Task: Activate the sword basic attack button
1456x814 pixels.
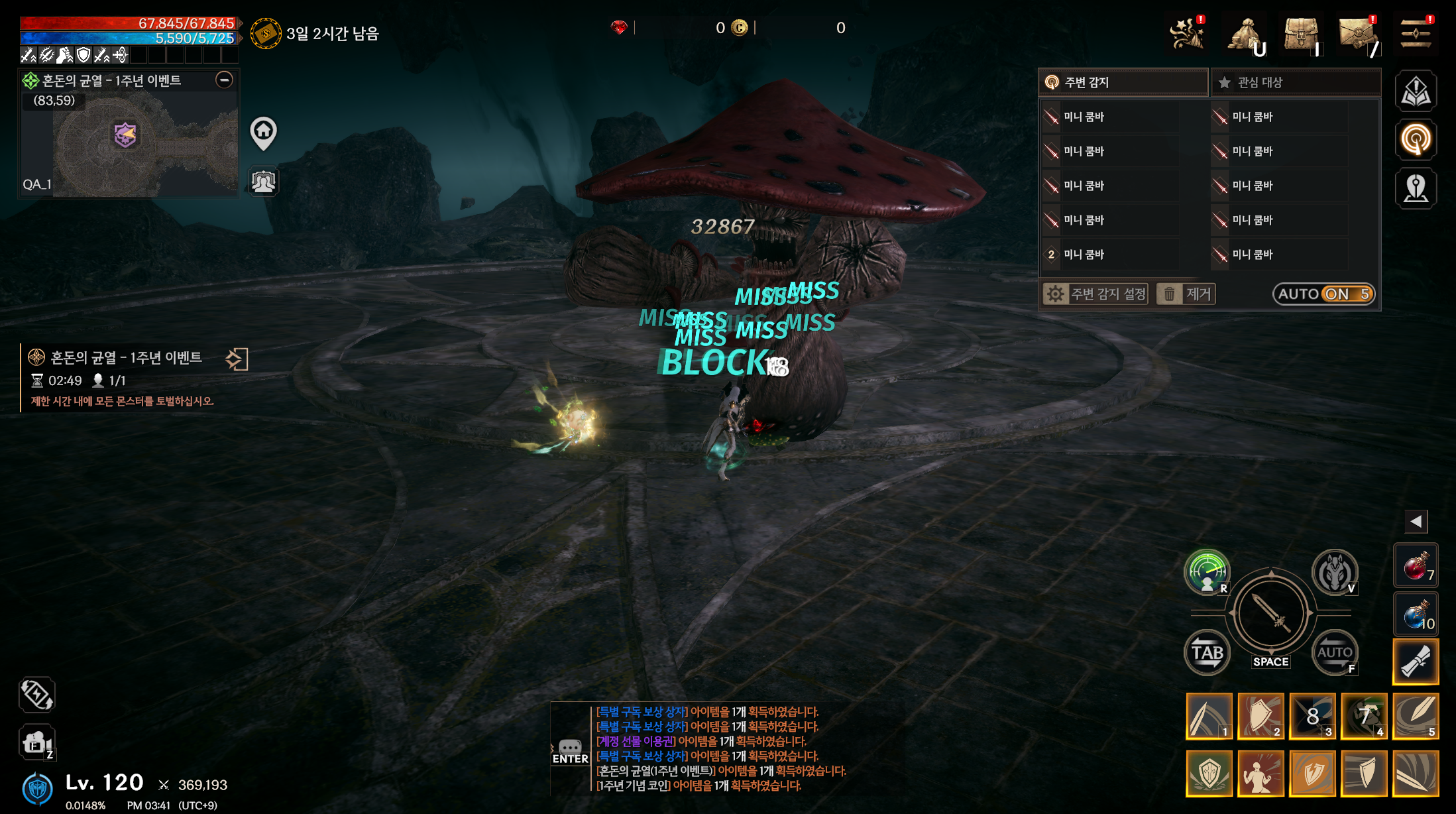Action: tap(1270, 613)
